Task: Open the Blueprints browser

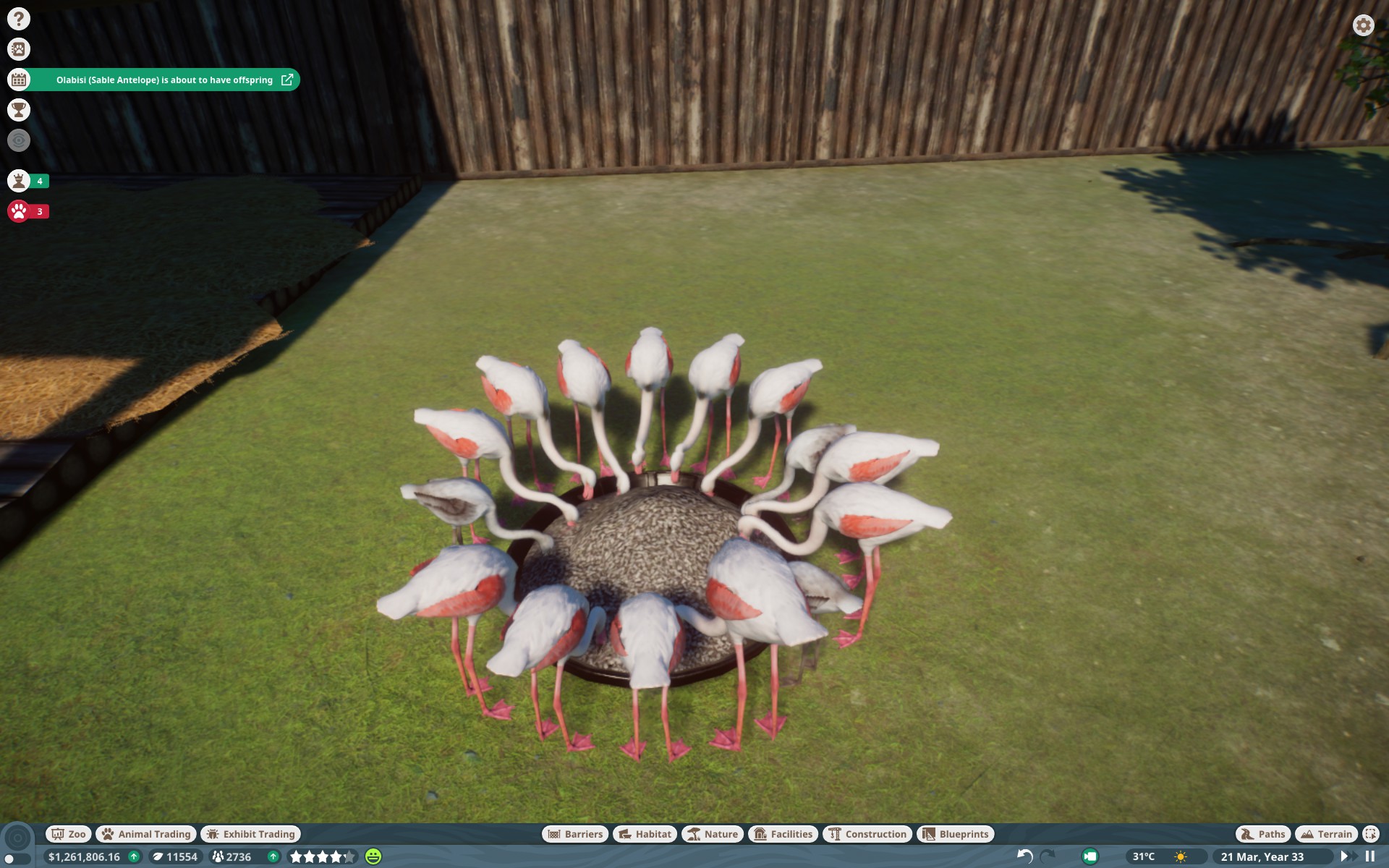Action: pos(955,834)
